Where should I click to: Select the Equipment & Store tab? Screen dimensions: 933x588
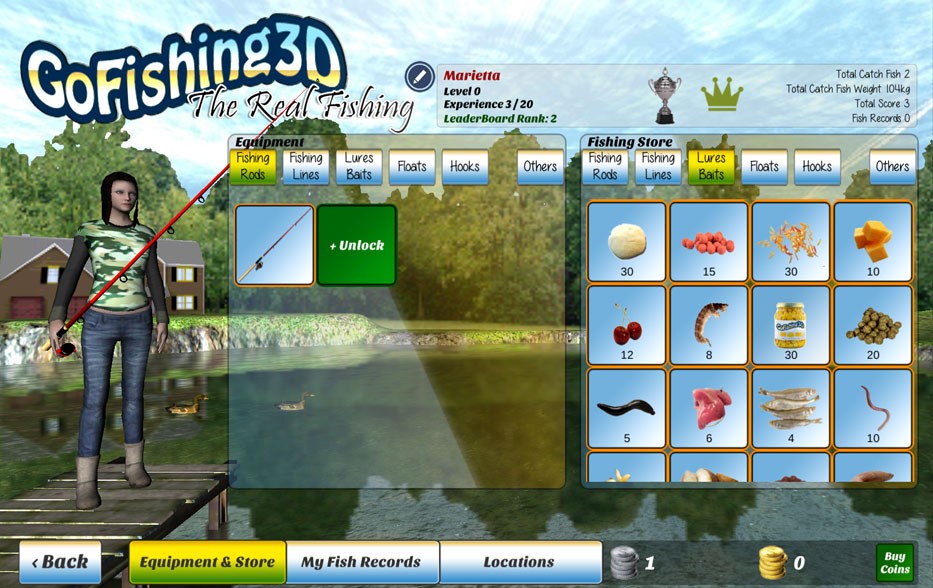[207, 562]
